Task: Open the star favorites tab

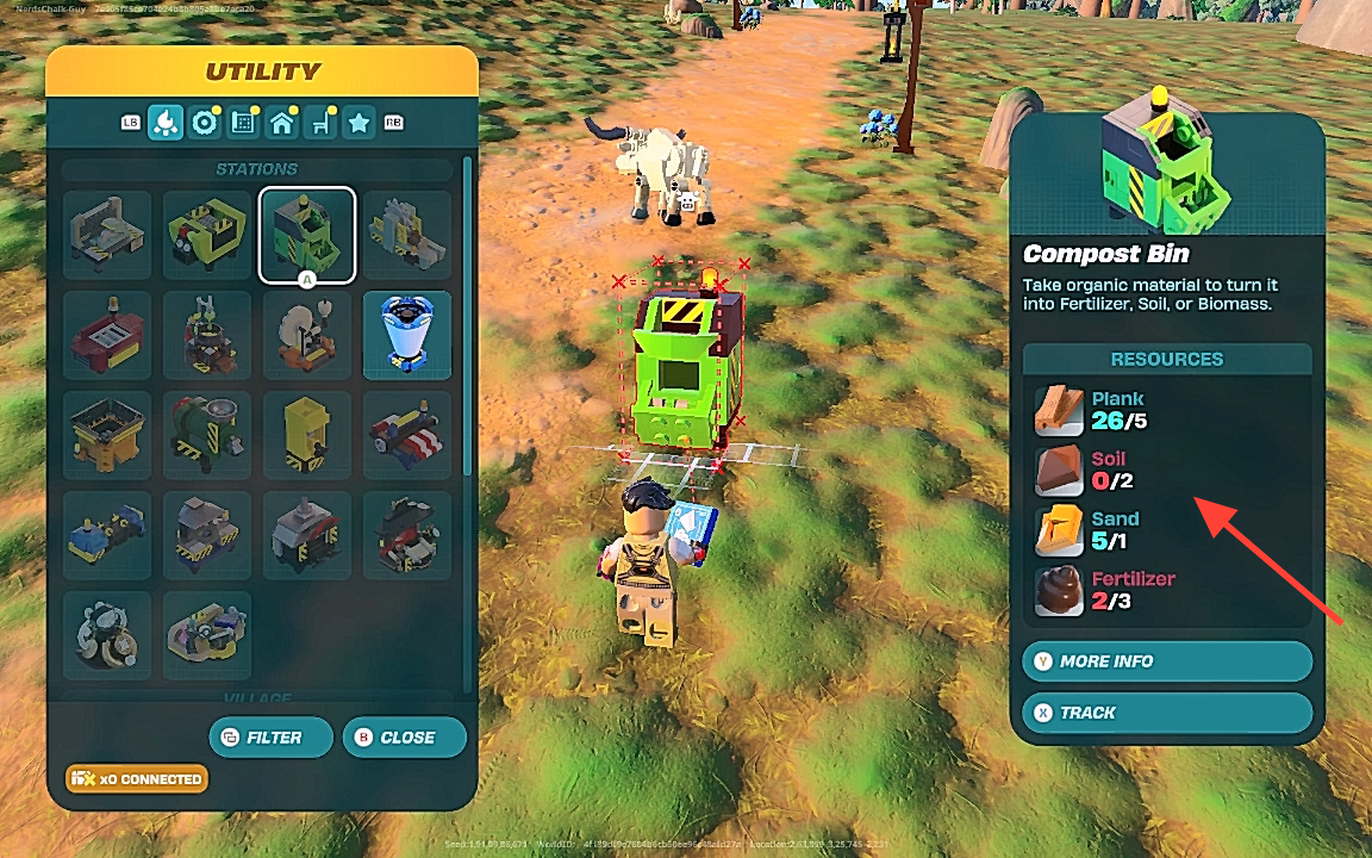Action: click(x=359, y=122)
